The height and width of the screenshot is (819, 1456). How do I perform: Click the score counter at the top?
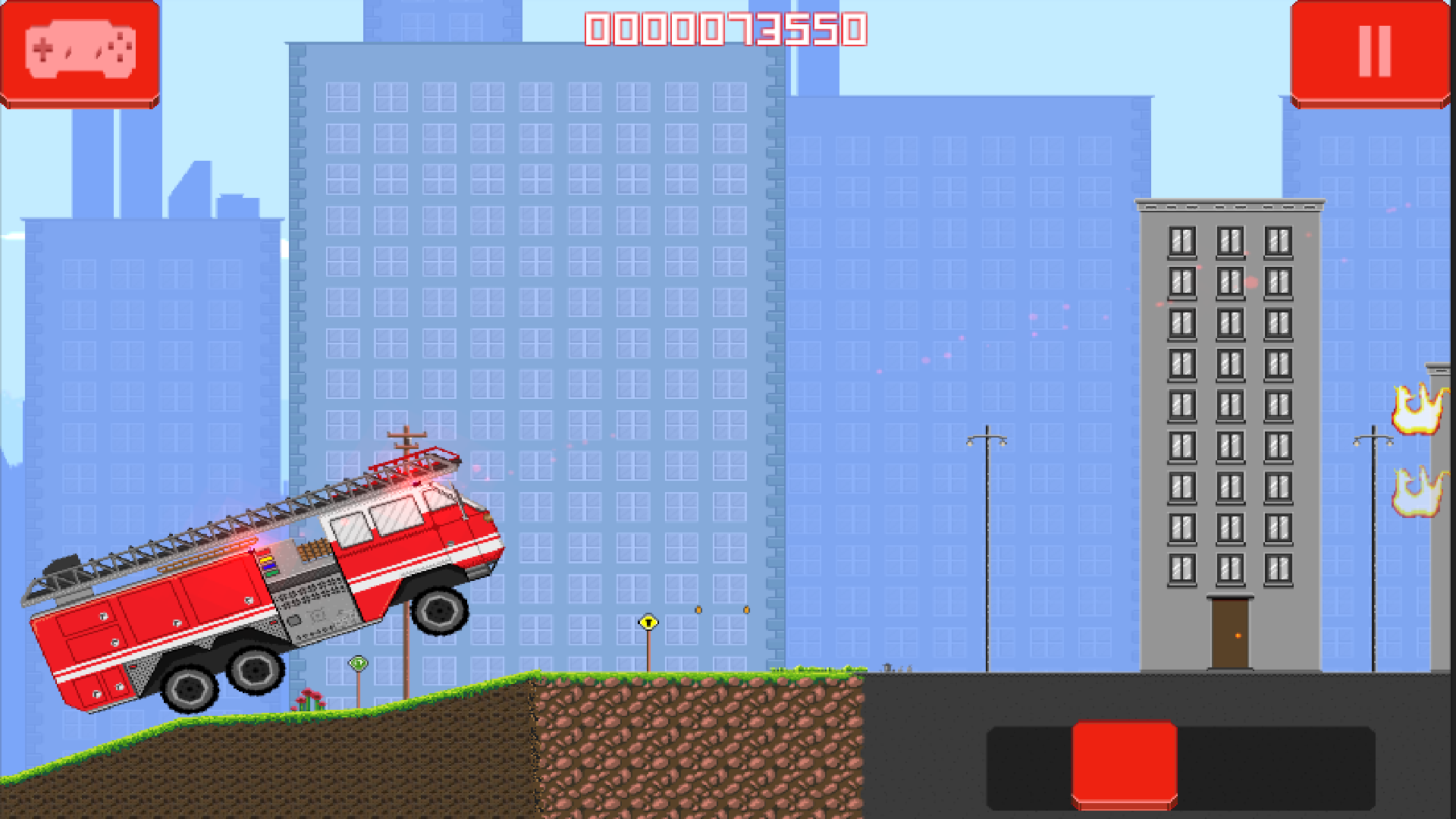(x=726, y=29)
